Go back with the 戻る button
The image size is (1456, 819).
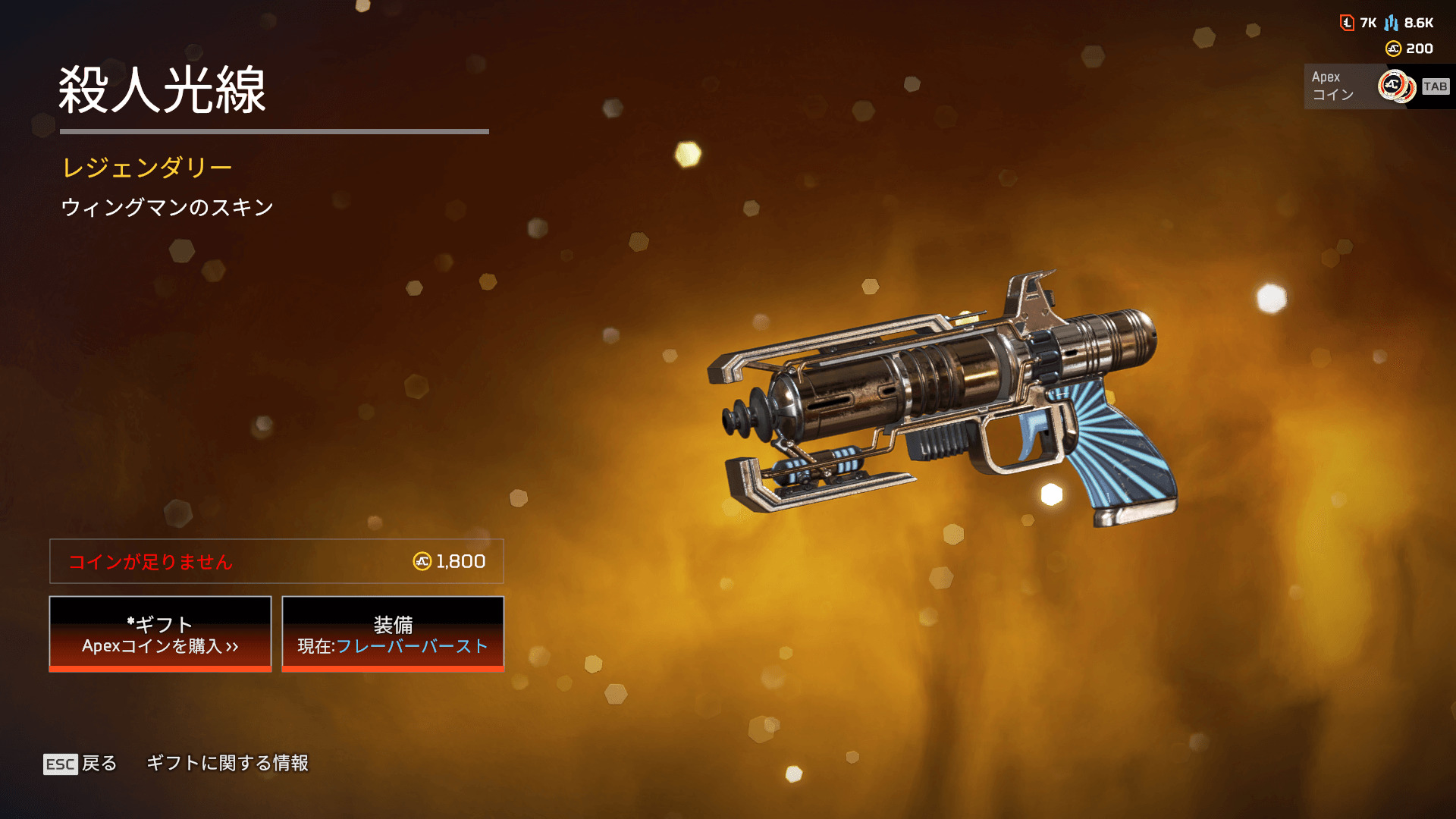80,763
